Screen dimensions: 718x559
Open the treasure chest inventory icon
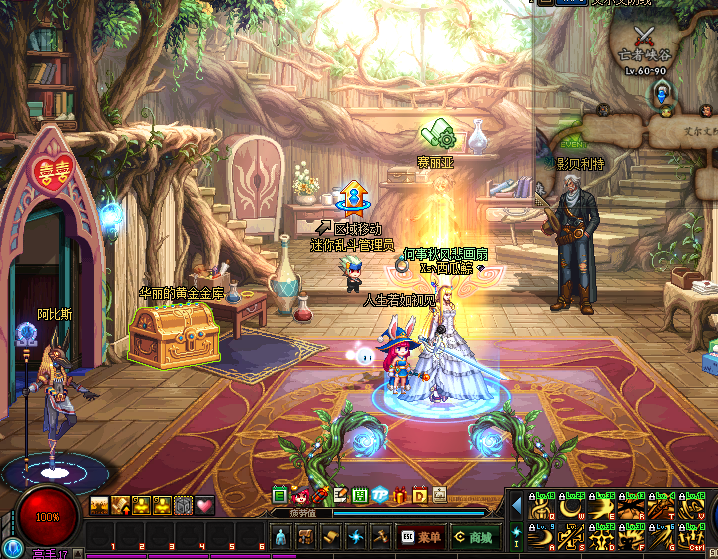pos(305,536)
